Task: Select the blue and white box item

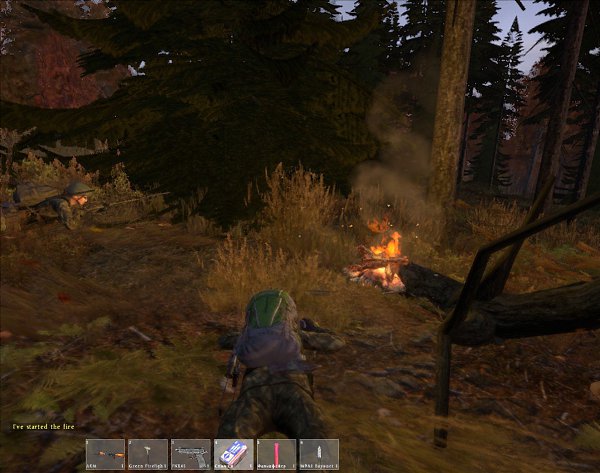Action: 233,454
